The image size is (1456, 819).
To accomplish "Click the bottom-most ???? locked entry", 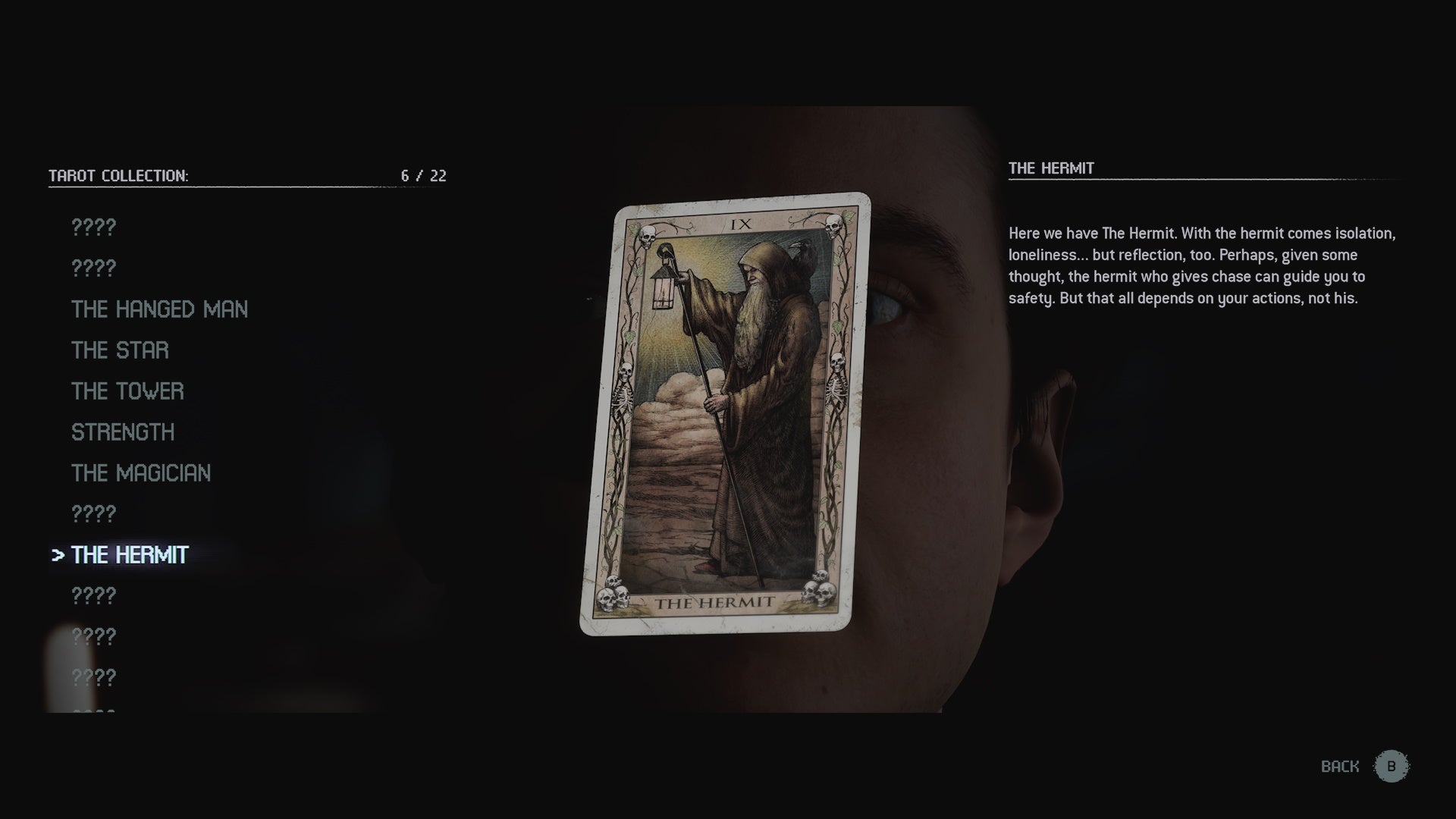I will pyautogui.click(x=93, y=677).
